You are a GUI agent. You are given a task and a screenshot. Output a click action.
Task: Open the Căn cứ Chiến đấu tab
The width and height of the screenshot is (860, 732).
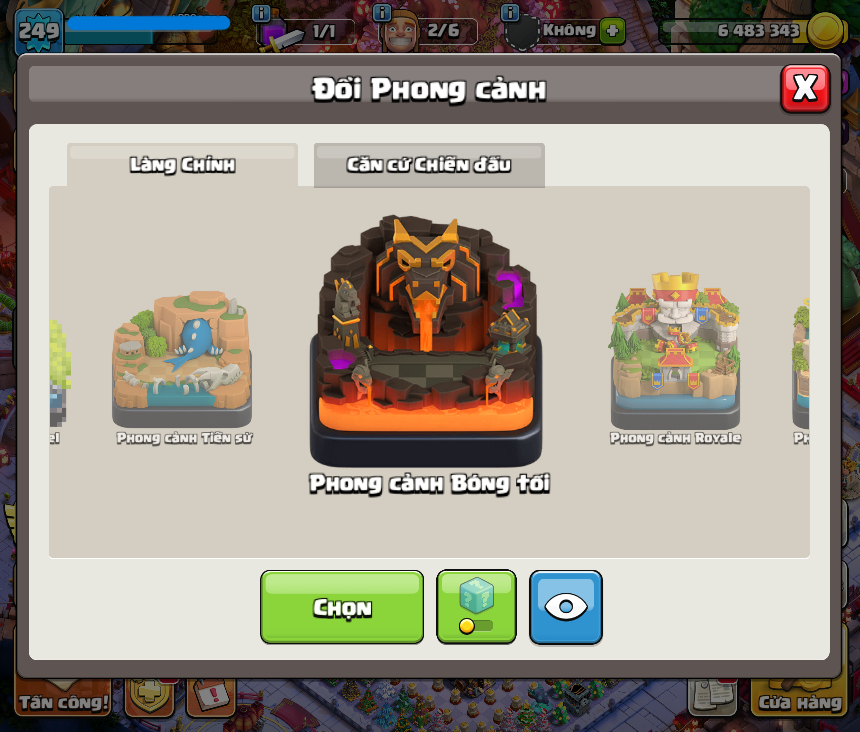(429, 165)
